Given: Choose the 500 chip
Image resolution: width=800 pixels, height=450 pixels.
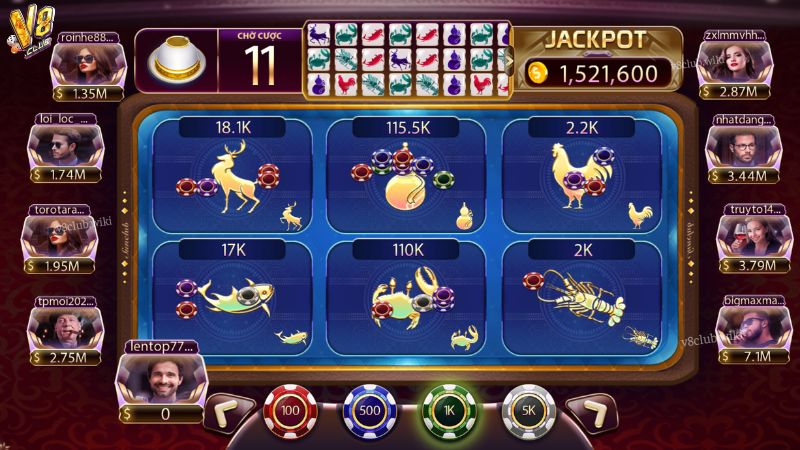Looking at the screenshot, I should click(x=370, y=410).
